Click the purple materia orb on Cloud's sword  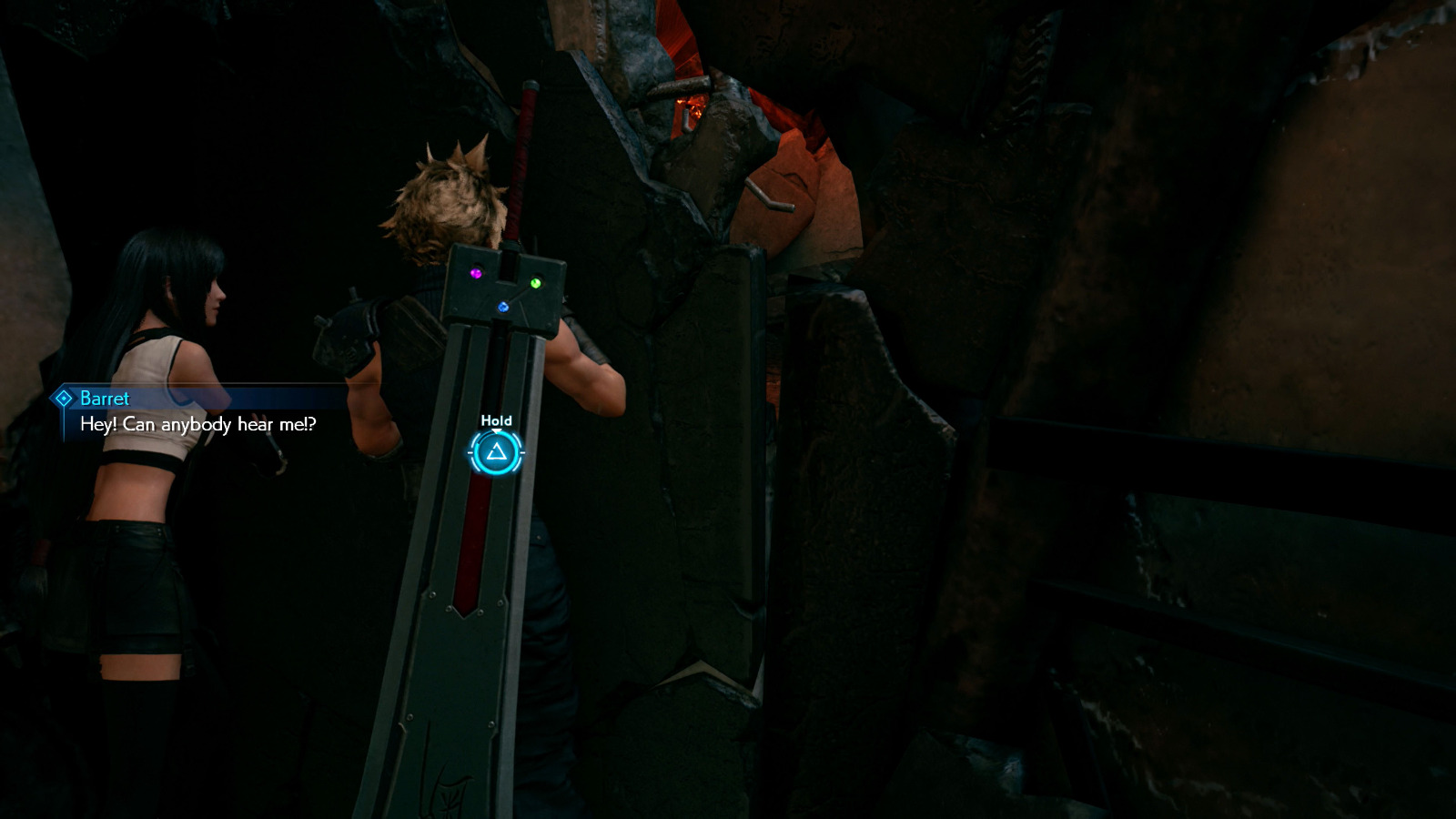(476, 273)
